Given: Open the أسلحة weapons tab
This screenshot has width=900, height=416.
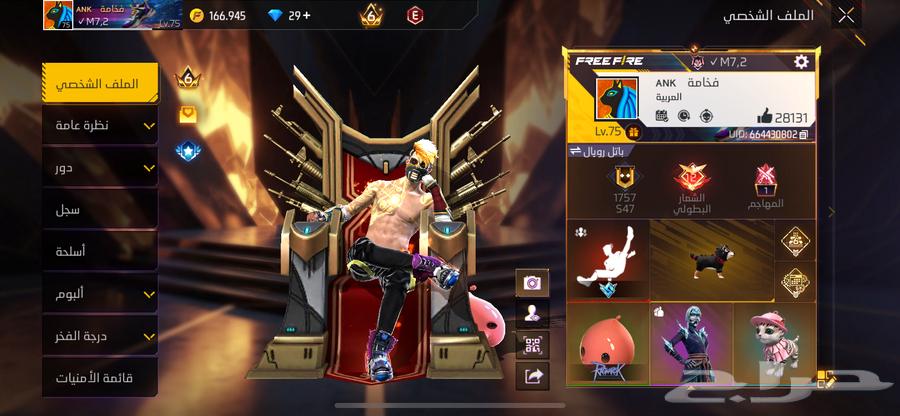Looking at the screenshot, I should click(x=100, y=251).
